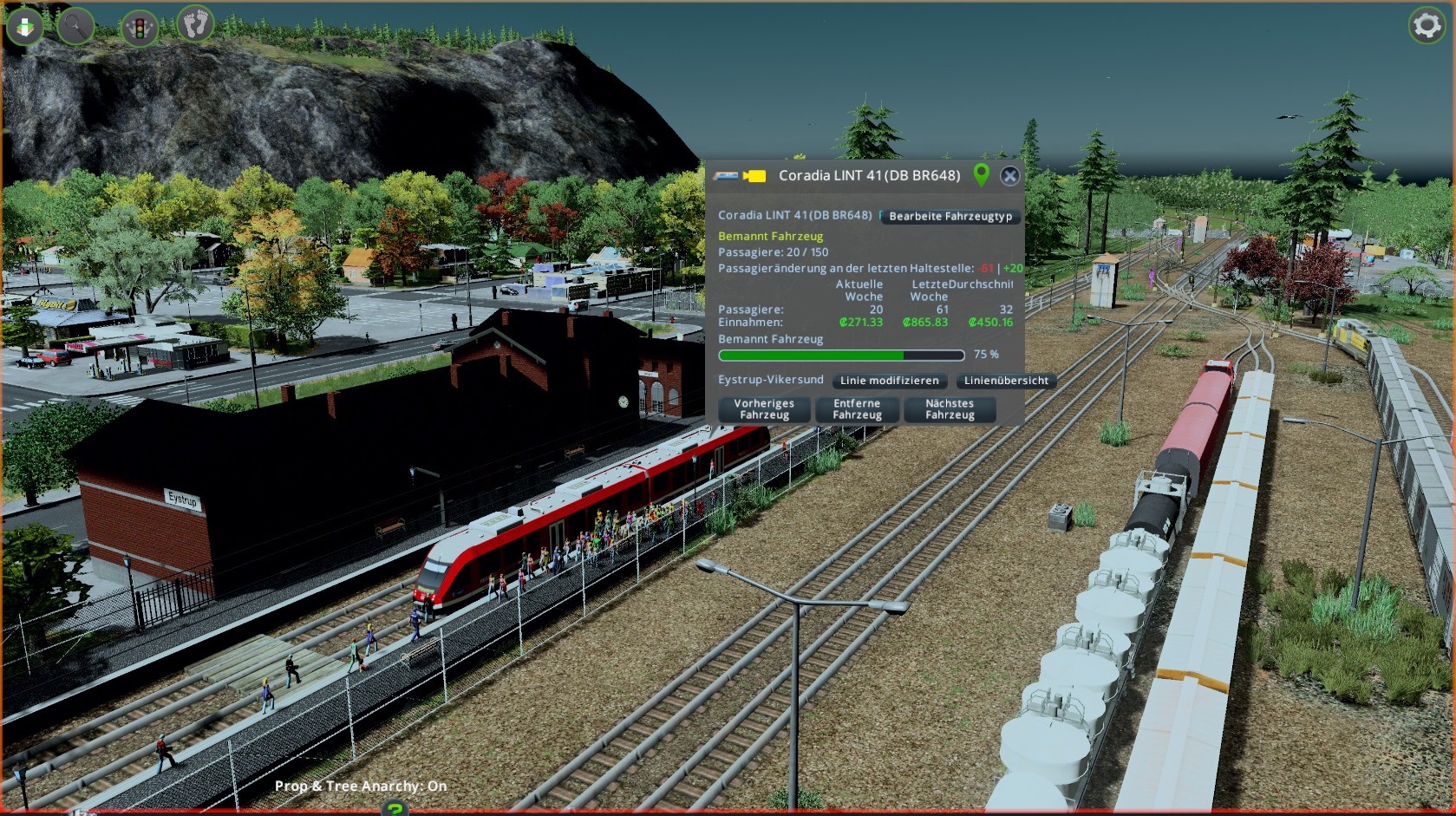Activate the footprints tool icon

point(195,23)
